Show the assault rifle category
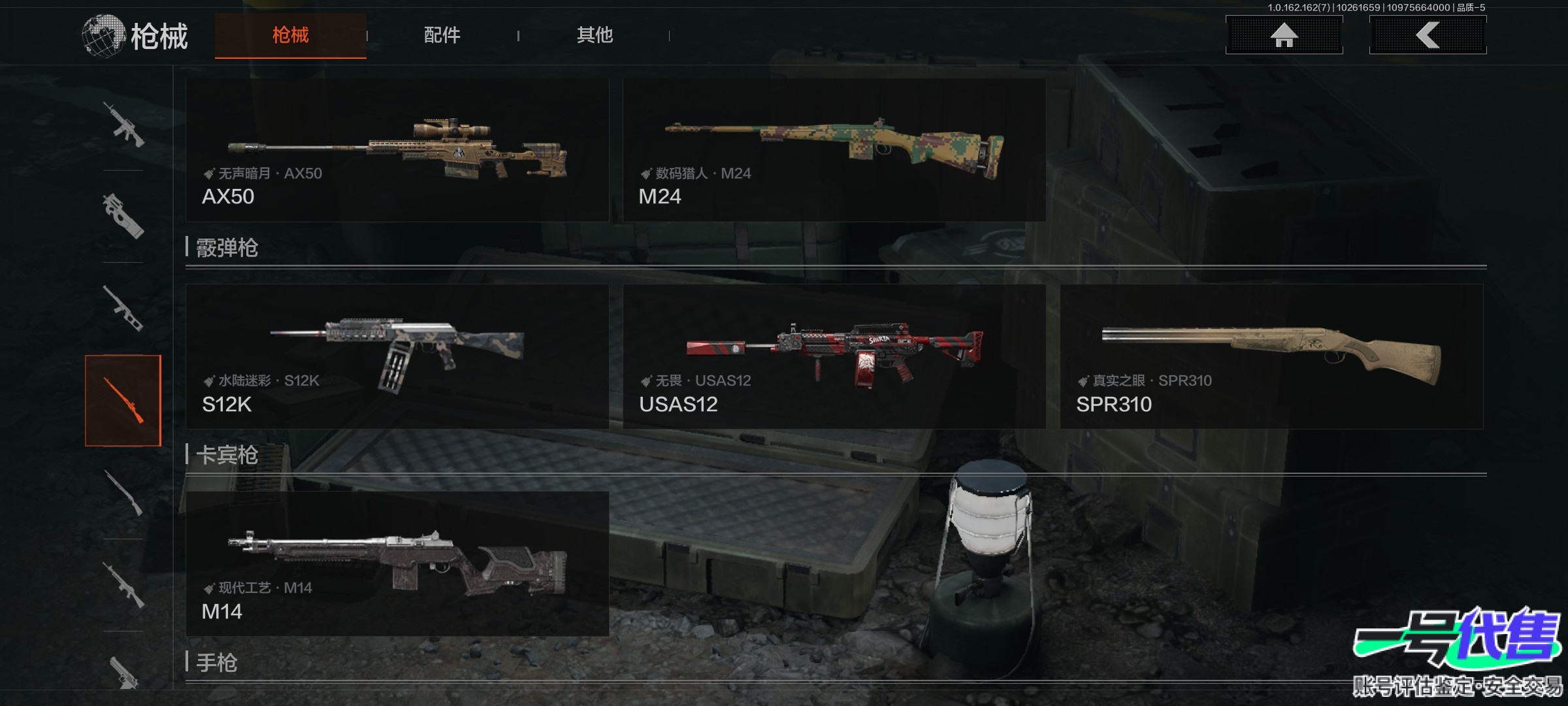Viewport: 1568px width, 706px height. click(x=123, y=124)
